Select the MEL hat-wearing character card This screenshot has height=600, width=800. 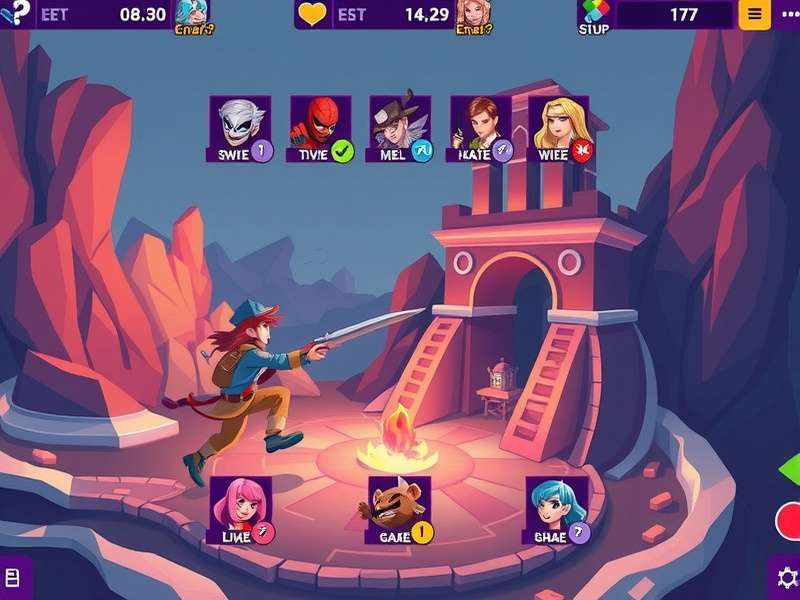tap(400, 126)
